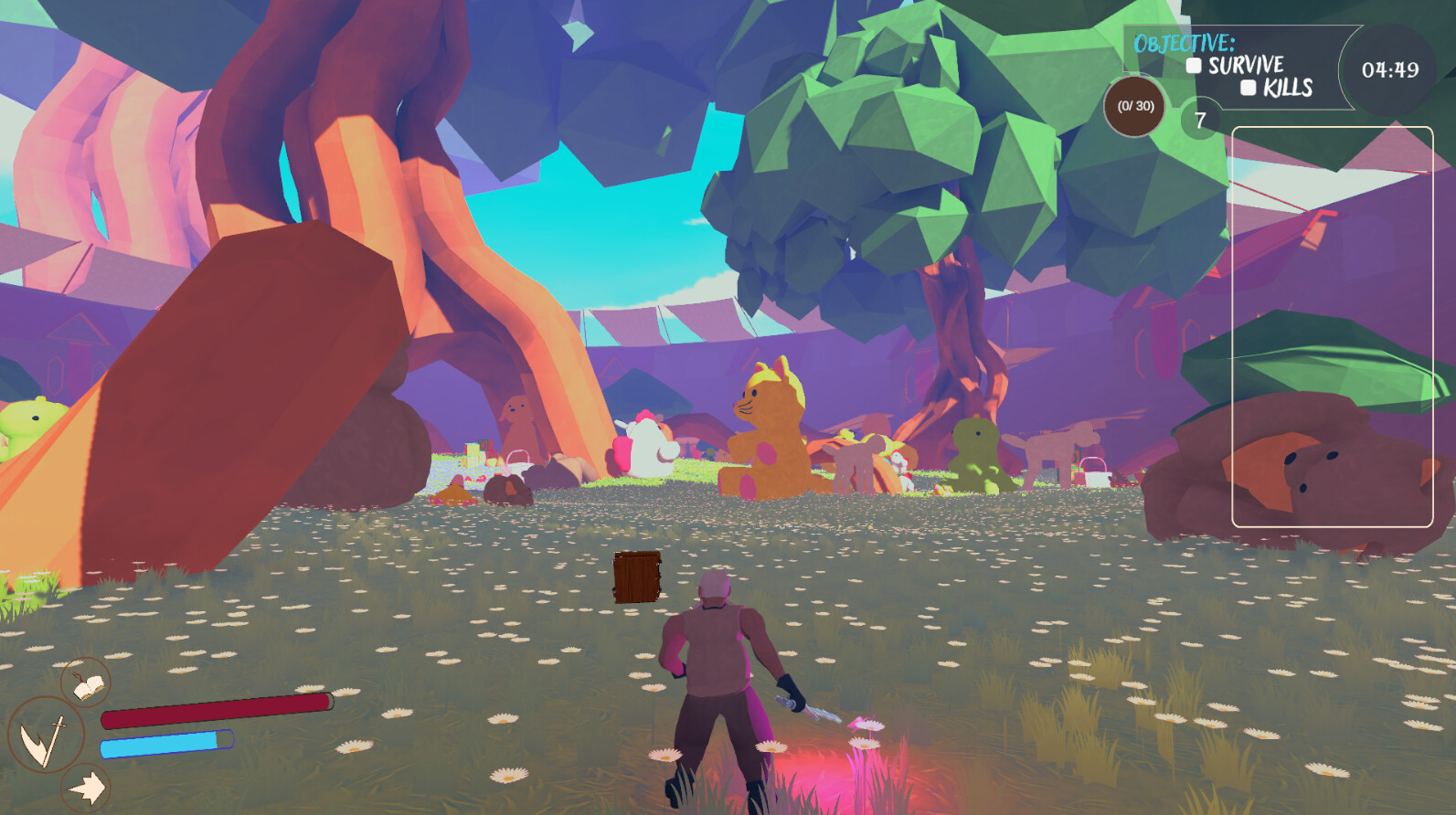This screenshot has height=815, width=1456.
Task: Click the blue mana bar
Action: coord(169,743)
